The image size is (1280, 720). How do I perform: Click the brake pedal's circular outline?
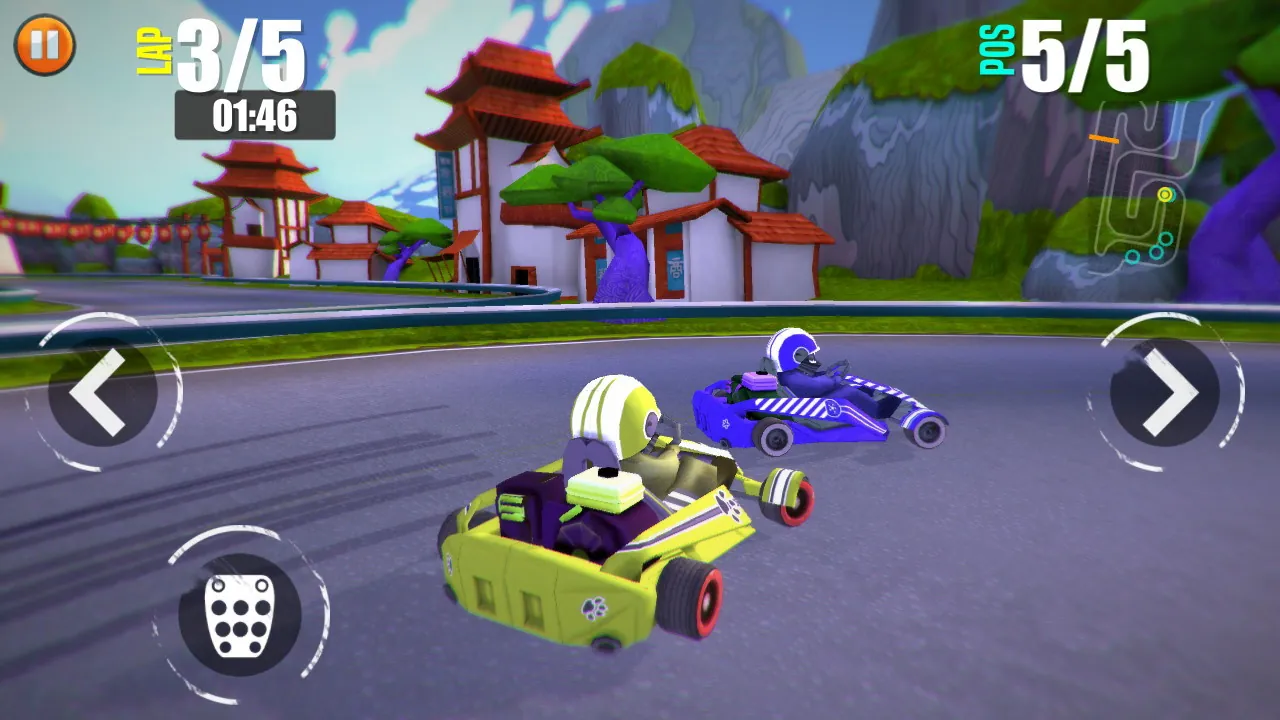(240, 610)
